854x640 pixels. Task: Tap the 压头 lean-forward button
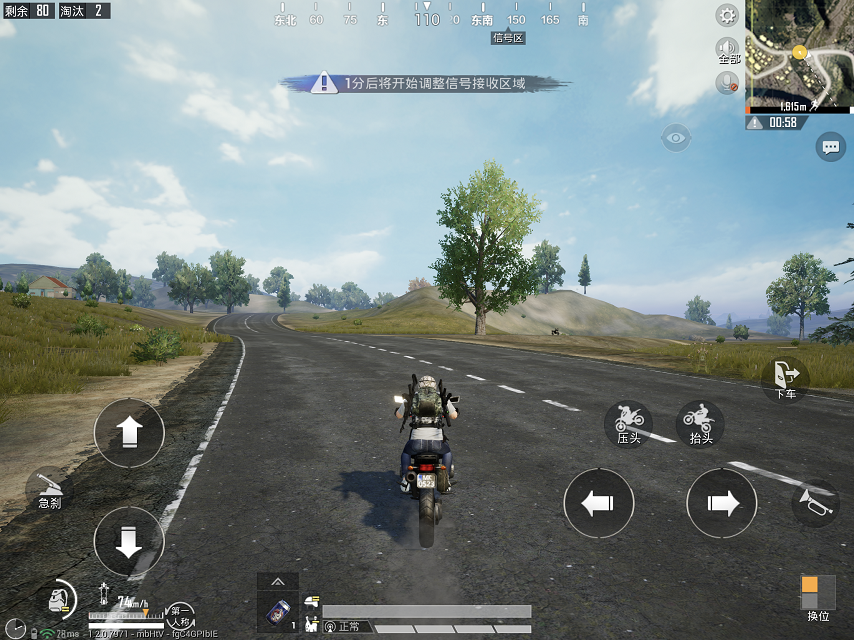pos(629,423)
